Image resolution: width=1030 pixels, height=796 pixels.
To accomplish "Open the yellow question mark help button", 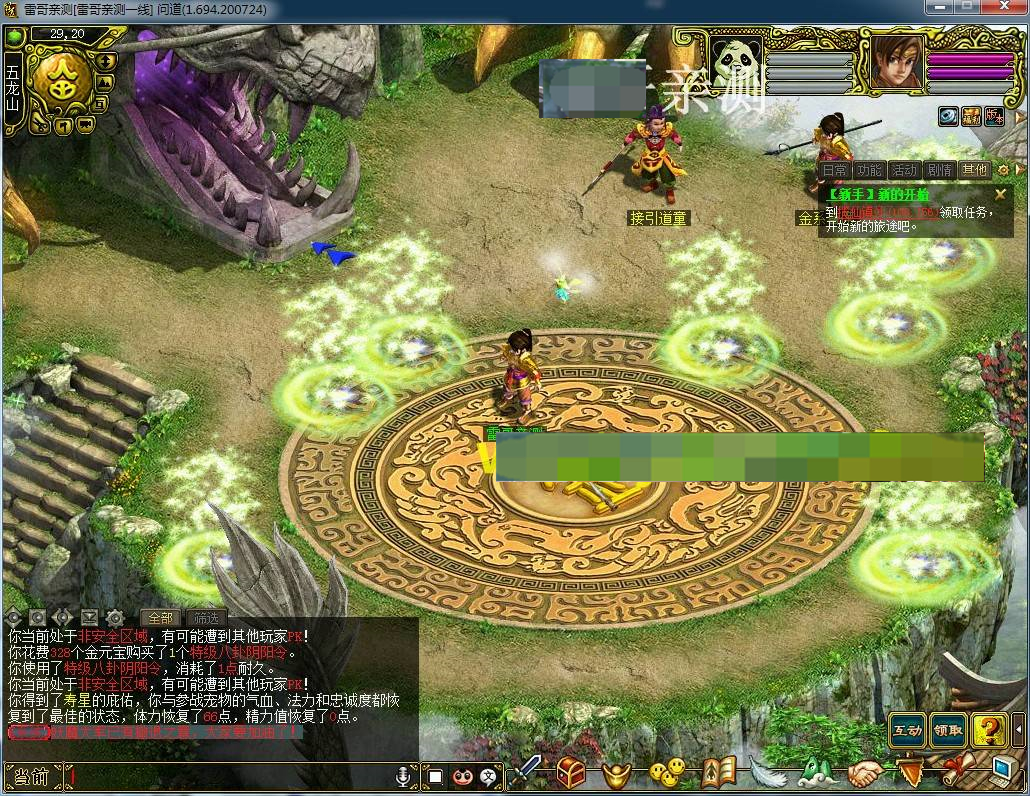I will pos(989,731).
